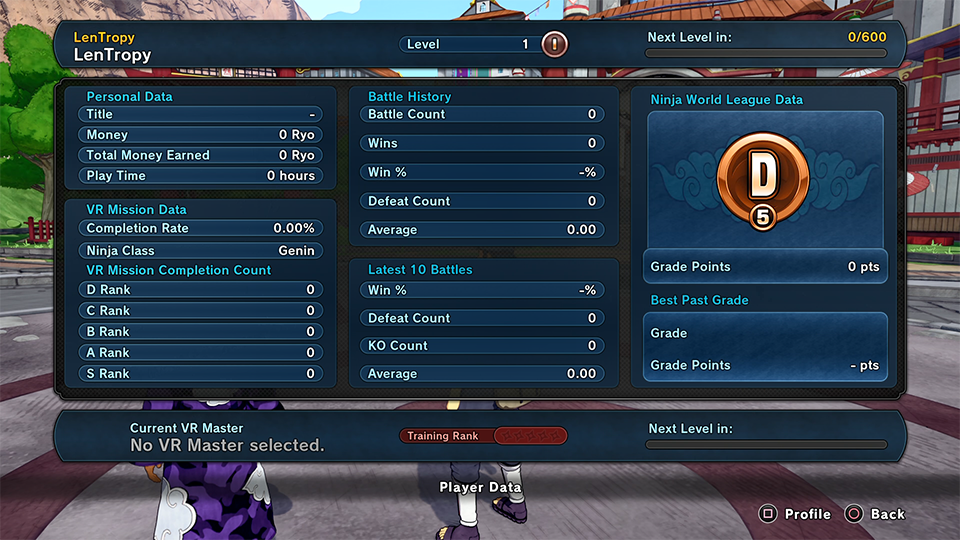The height and width of the screenshot is (540, 960).
Task: Open the Profile screen
Action: 796,514
